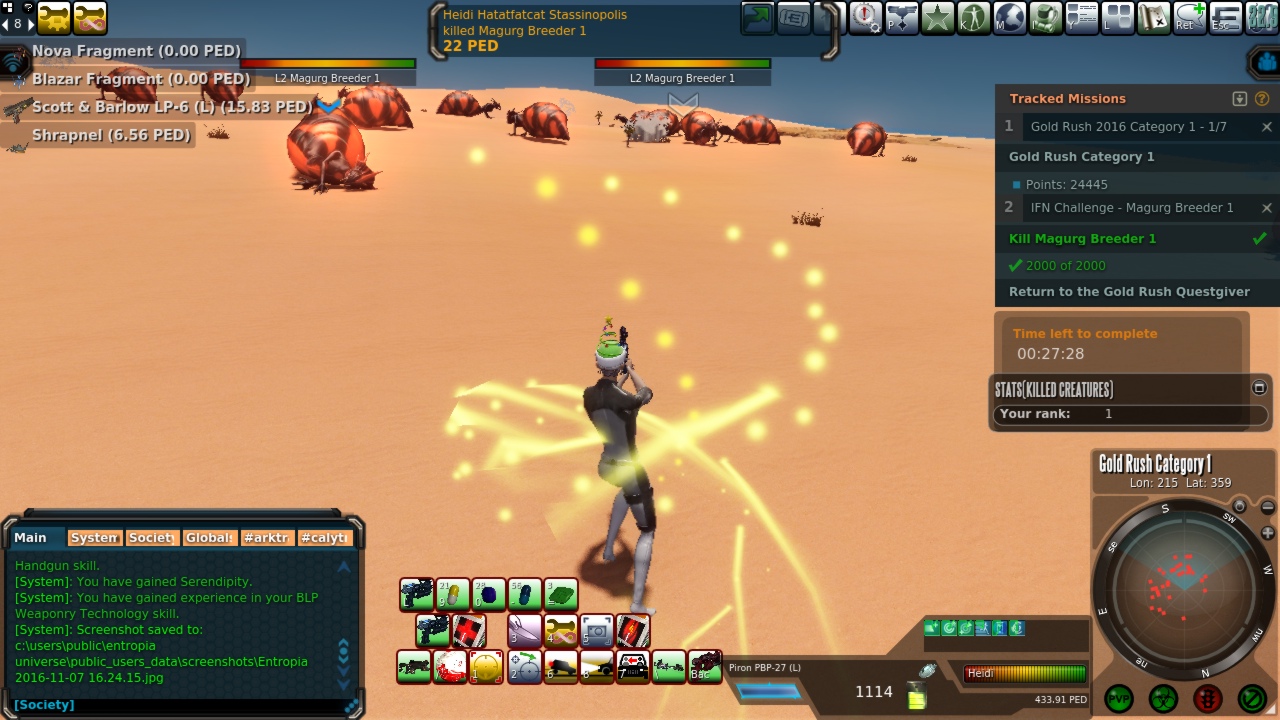1280x720 pixels.
Task: Open the inventory backpack icon
Action: [x=1045, y=17]
